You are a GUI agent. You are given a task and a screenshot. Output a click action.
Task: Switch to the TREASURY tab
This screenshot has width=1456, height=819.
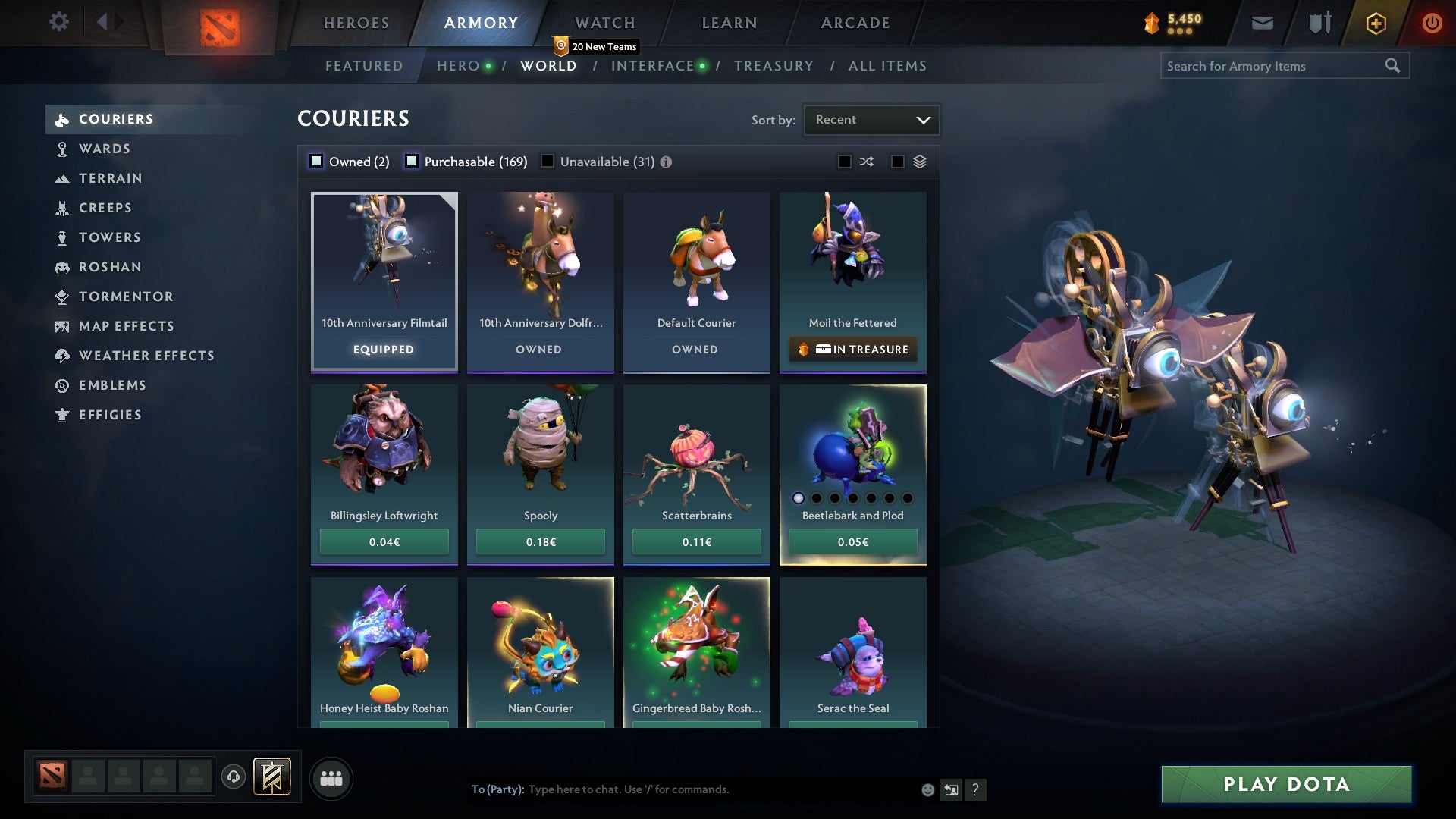tap(773, 66)
